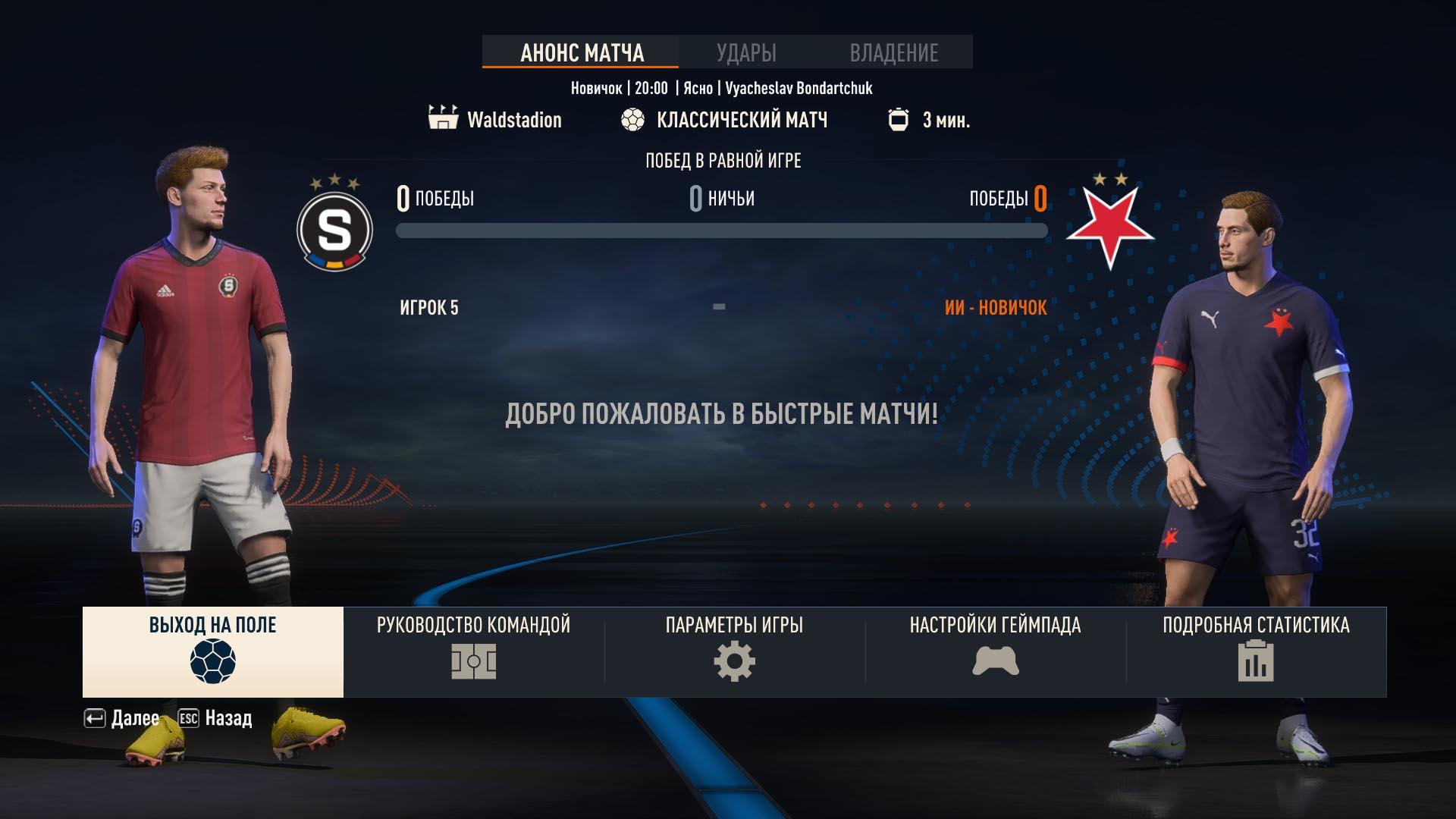Open РУКОВОДСТВО КОМАНДОЙ team management
1456x819 pixels.
(x=473, y=651)
